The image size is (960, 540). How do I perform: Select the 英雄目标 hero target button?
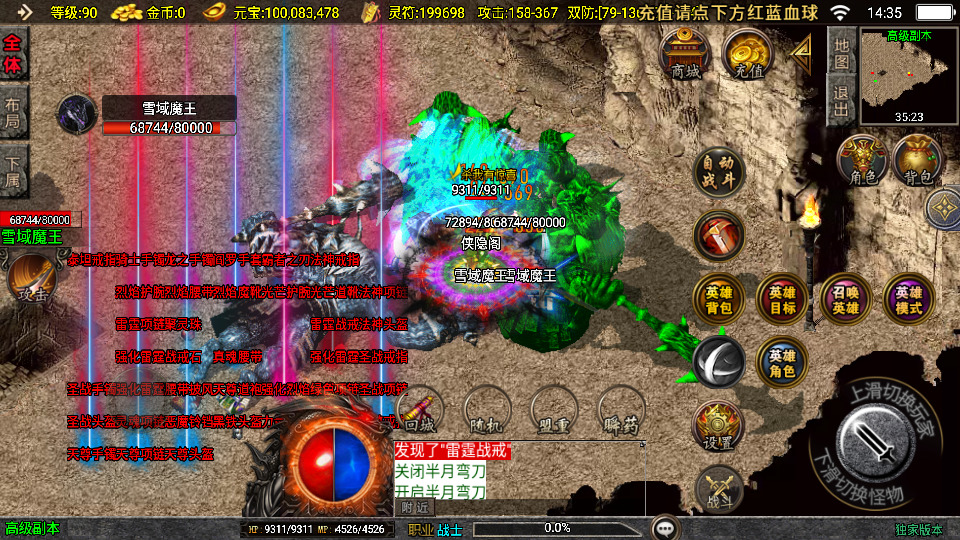tap(782, 299)
